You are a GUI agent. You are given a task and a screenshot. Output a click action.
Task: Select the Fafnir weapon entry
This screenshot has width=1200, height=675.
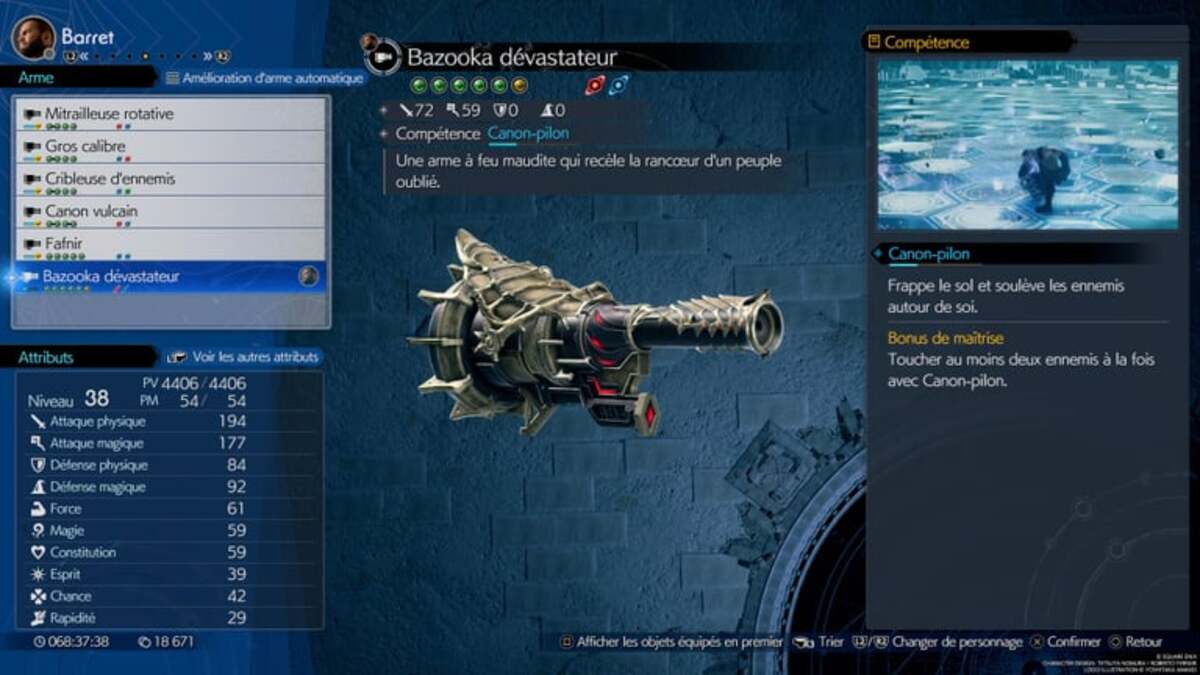(63, 243)
